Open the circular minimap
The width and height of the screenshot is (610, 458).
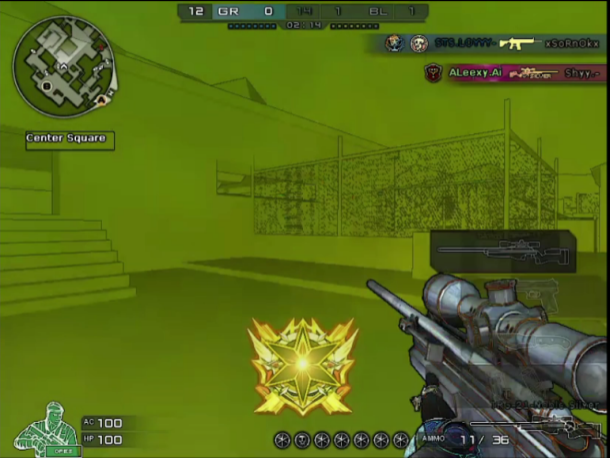tap(63, 67)
